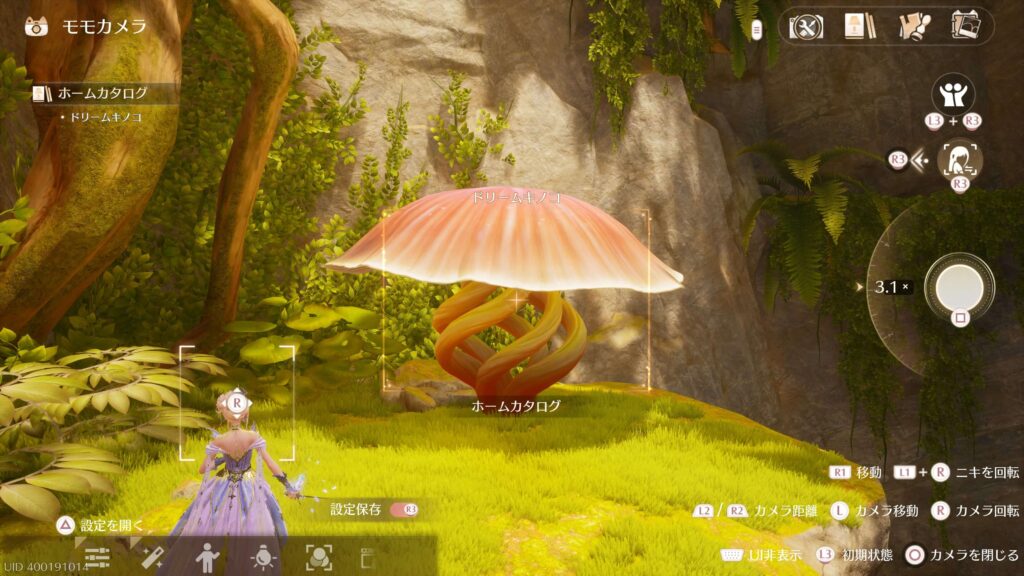
Task: Open the sliders adjustment tab
Action: (97, 558)
